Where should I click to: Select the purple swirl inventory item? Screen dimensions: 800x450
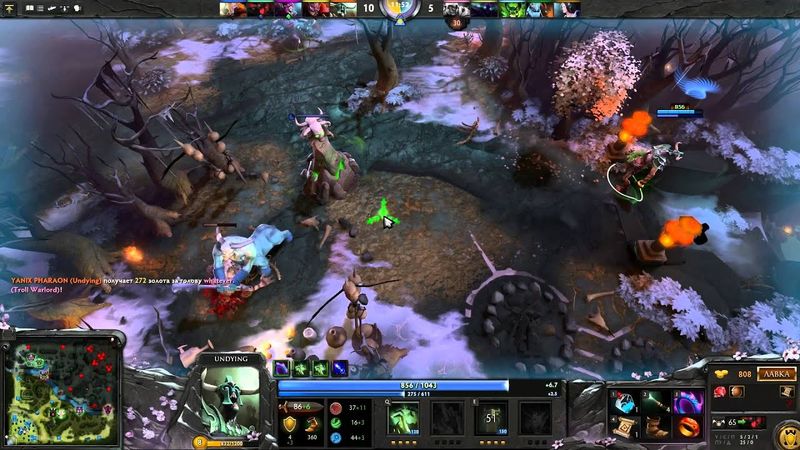[x=688, y=402]
